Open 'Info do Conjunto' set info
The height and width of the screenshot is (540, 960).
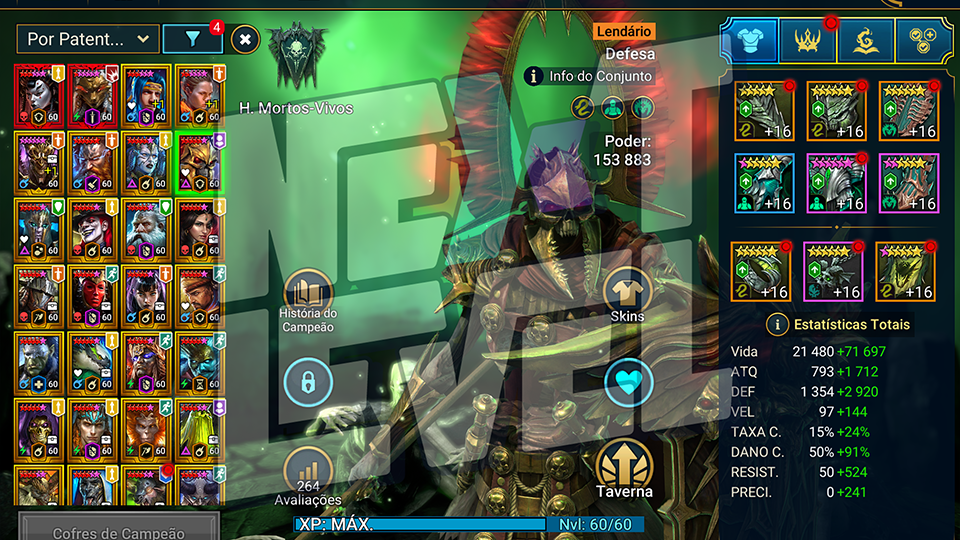pyautogui.click(x=589, y=76)
